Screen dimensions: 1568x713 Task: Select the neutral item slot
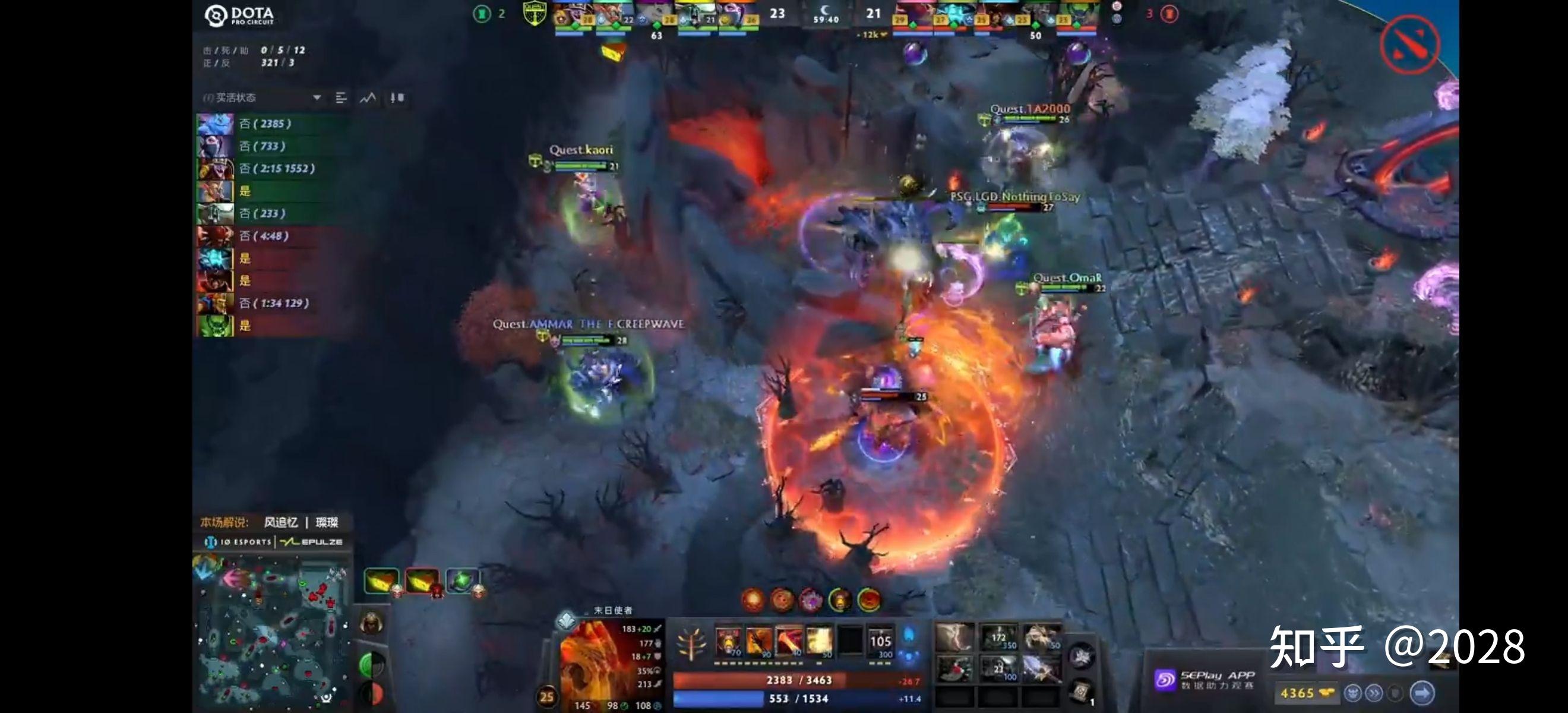1081,657
